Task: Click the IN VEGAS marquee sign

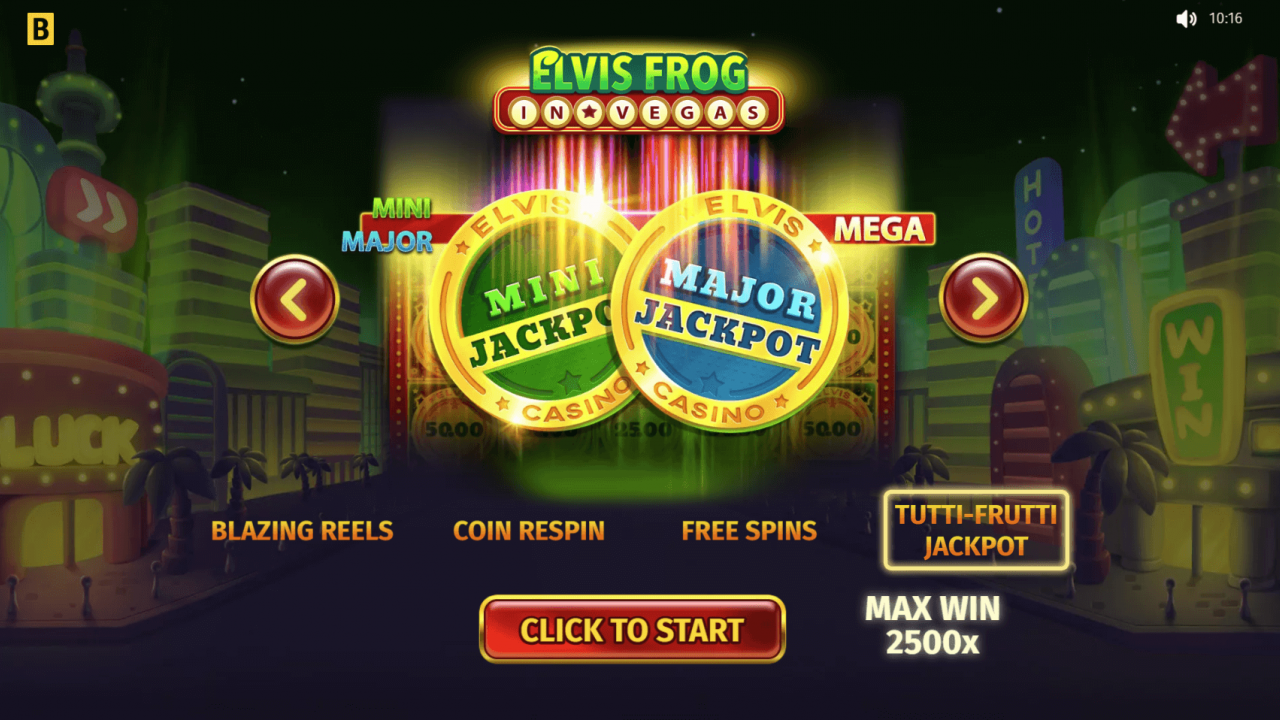Action: (637, 112)
